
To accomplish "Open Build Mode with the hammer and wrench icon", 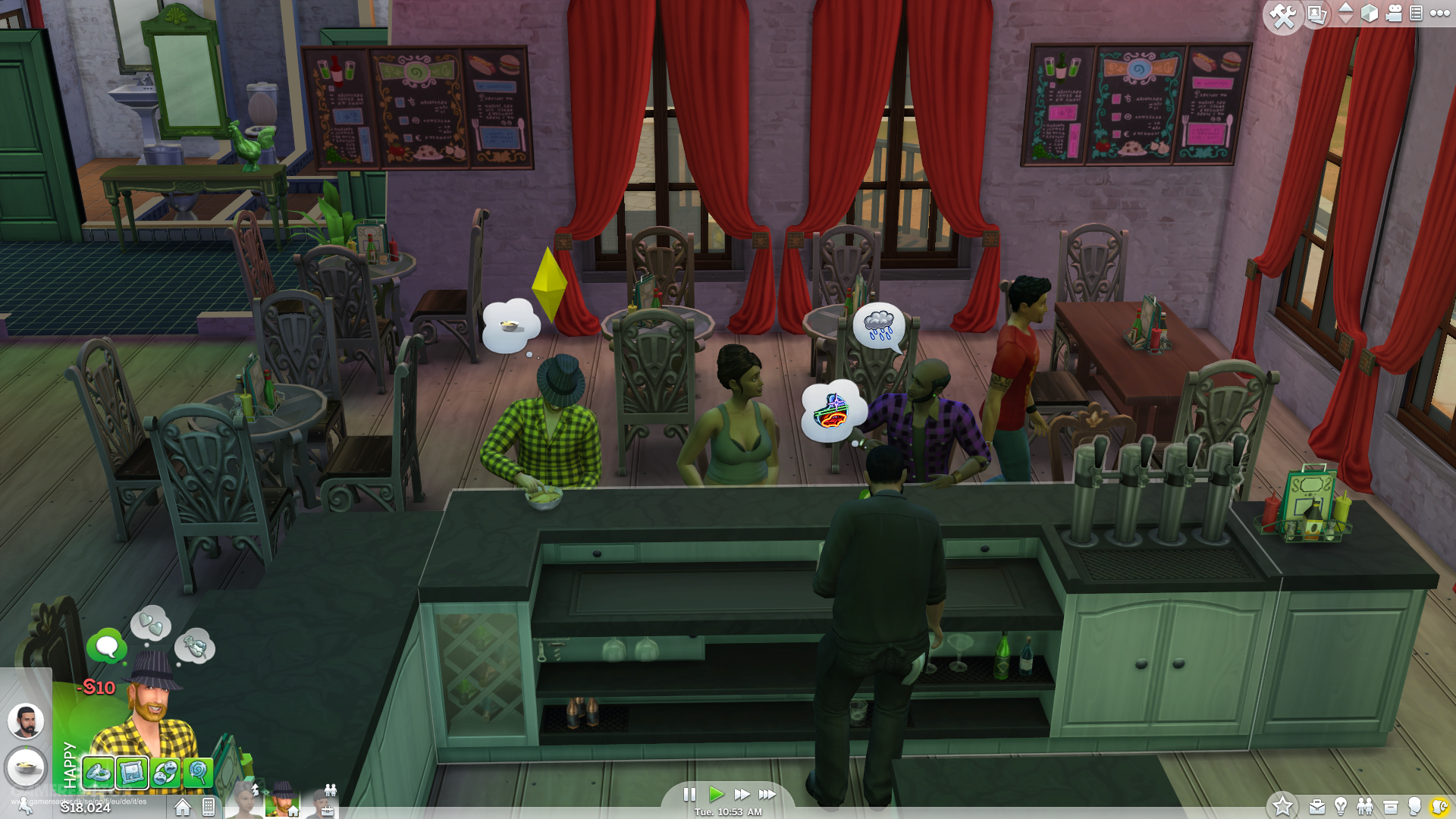I will point(1284,14).
